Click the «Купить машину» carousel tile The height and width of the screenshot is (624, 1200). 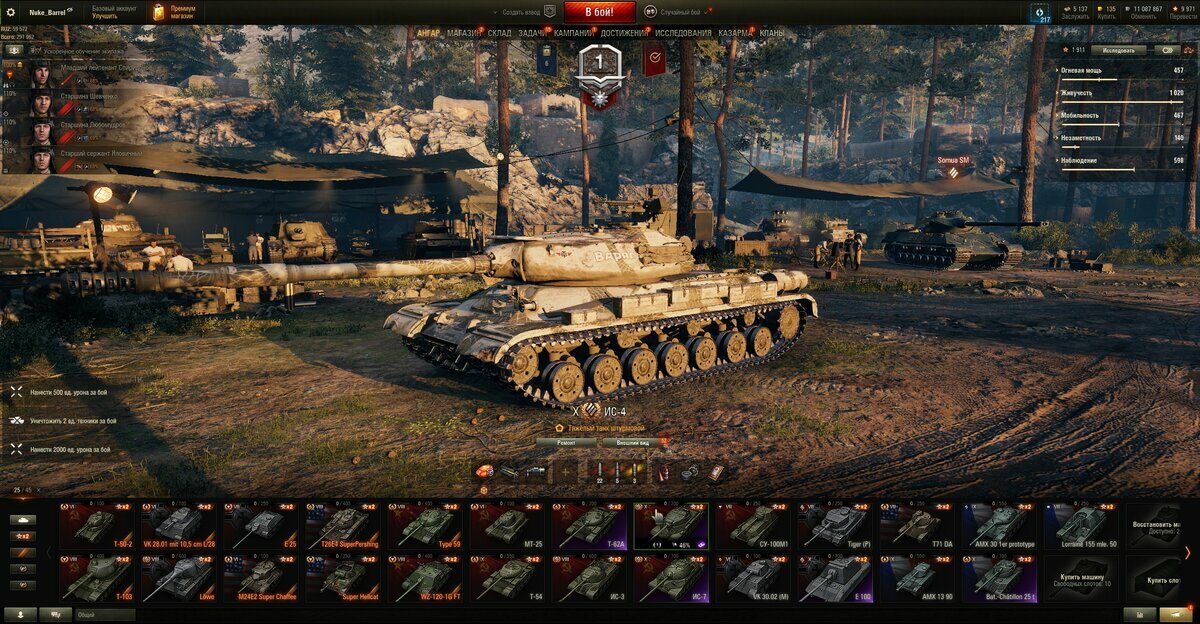pos(1083,579)
